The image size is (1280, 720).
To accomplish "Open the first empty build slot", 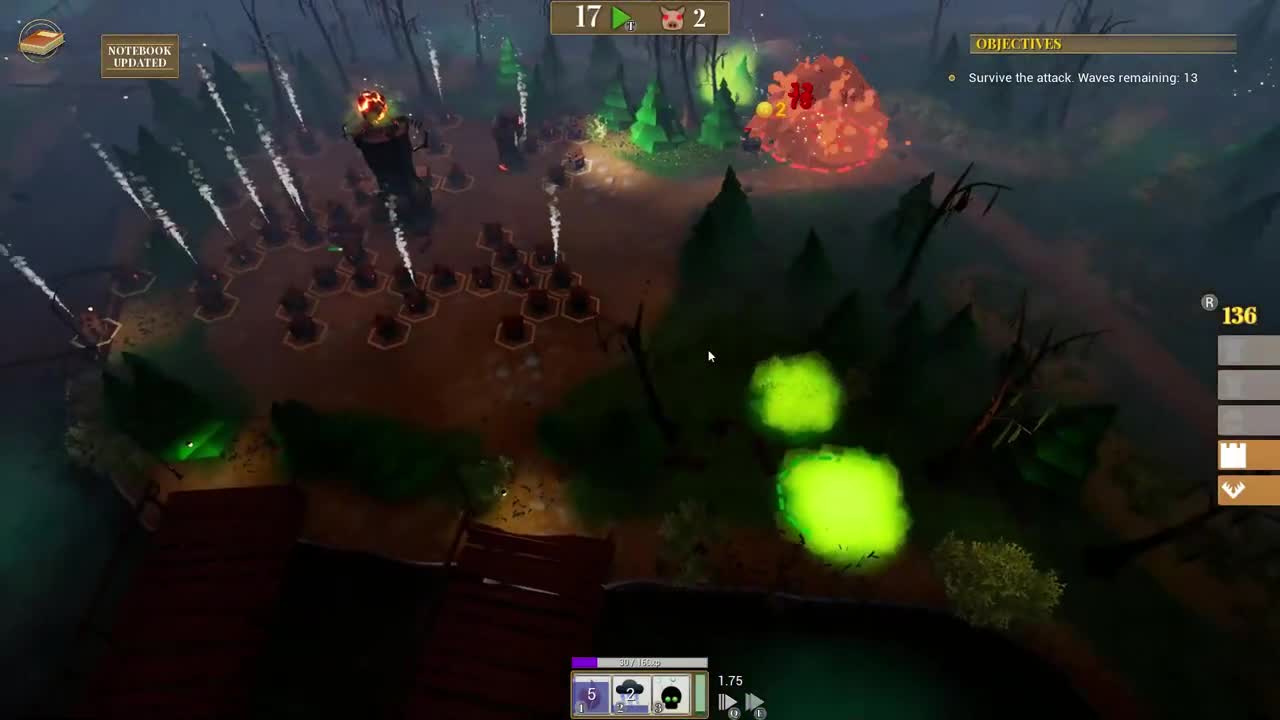I will click(1245, 350).
